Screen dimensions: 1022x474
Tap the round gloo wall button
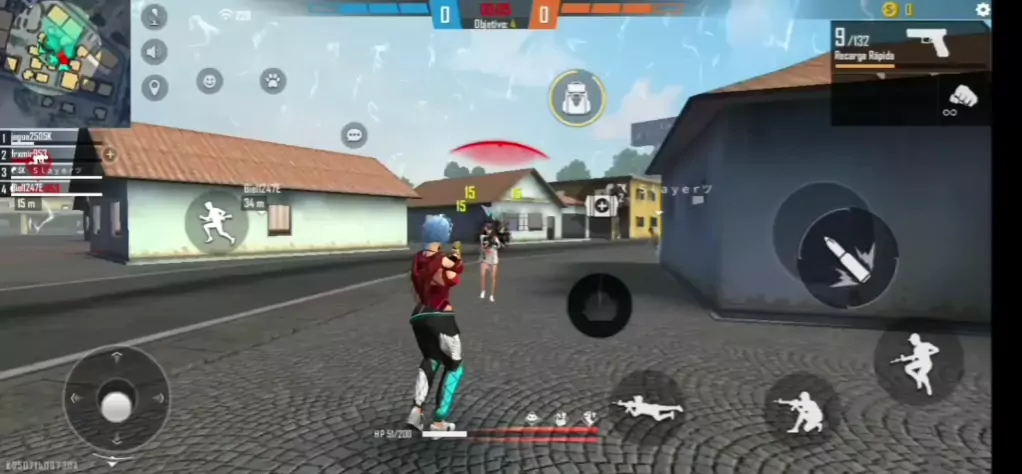click(x=599, y=305)
